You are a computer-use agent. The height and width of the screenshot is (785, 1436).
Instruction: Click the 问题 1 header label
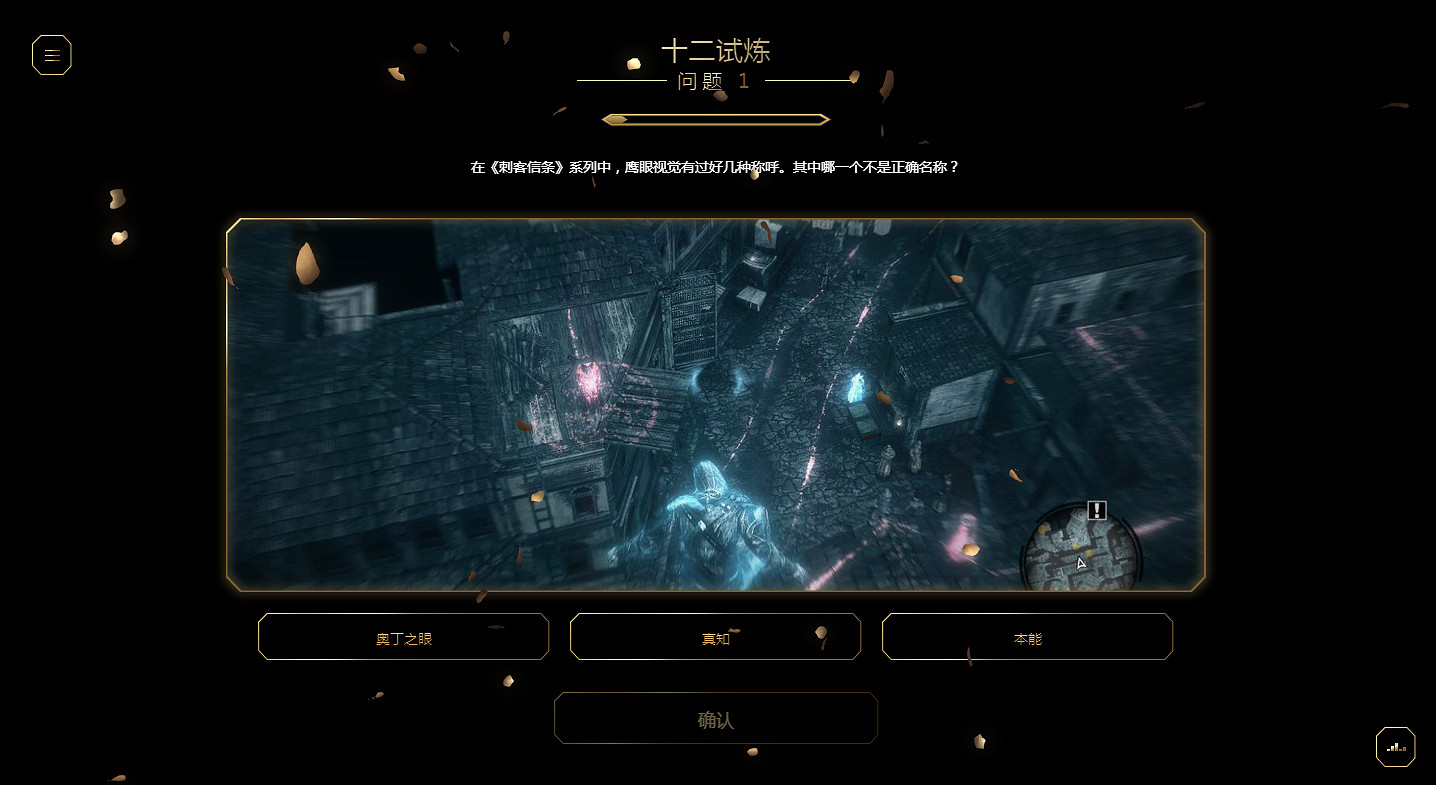716,81
